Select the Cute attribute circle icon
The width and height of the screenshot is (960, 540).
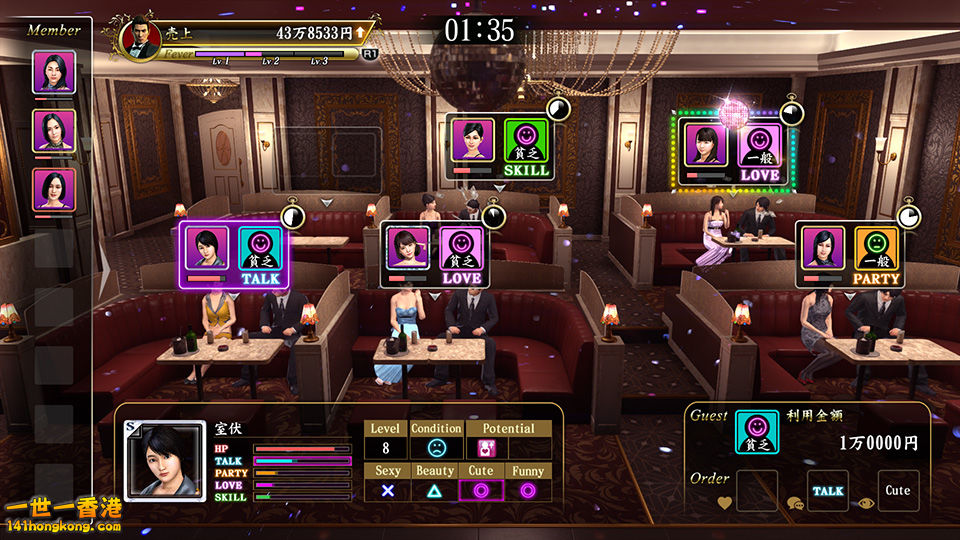click(480, 490)
